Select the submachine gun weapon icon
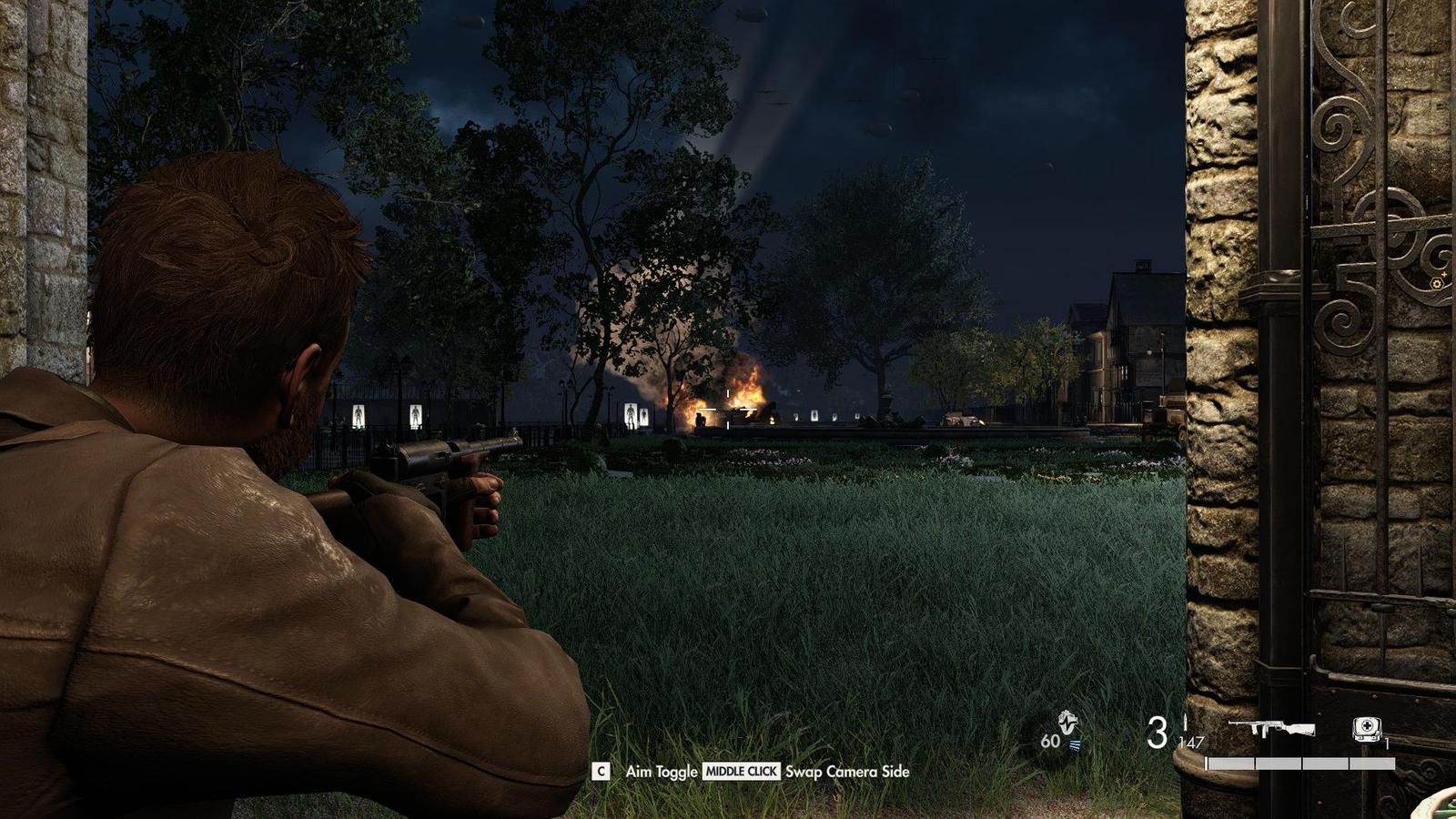Viewport: 1456px width, 819px height. coord(1271,729)
